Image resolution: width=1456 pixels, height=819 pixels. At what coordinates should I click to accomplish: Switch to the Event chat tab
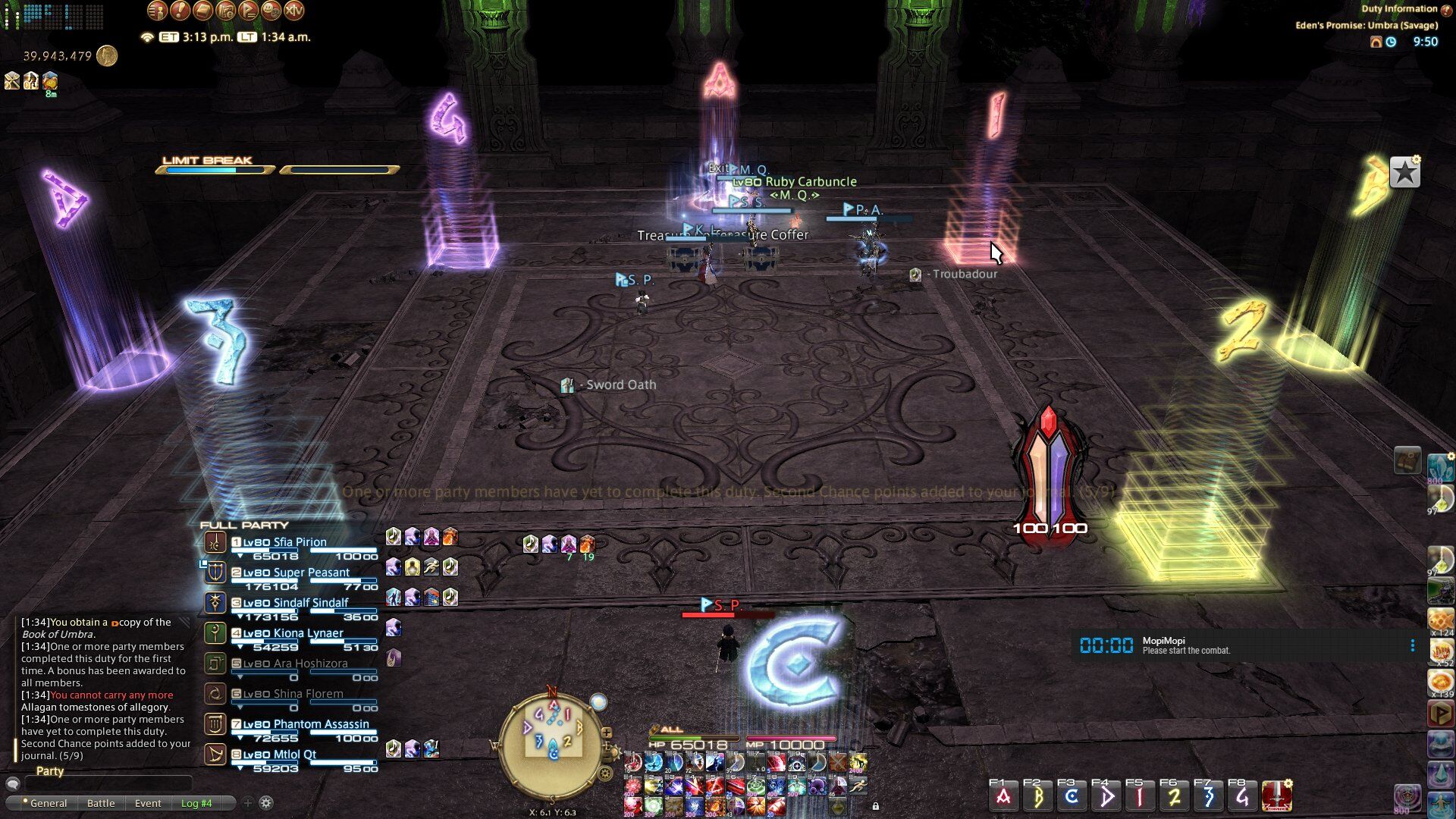148,803
